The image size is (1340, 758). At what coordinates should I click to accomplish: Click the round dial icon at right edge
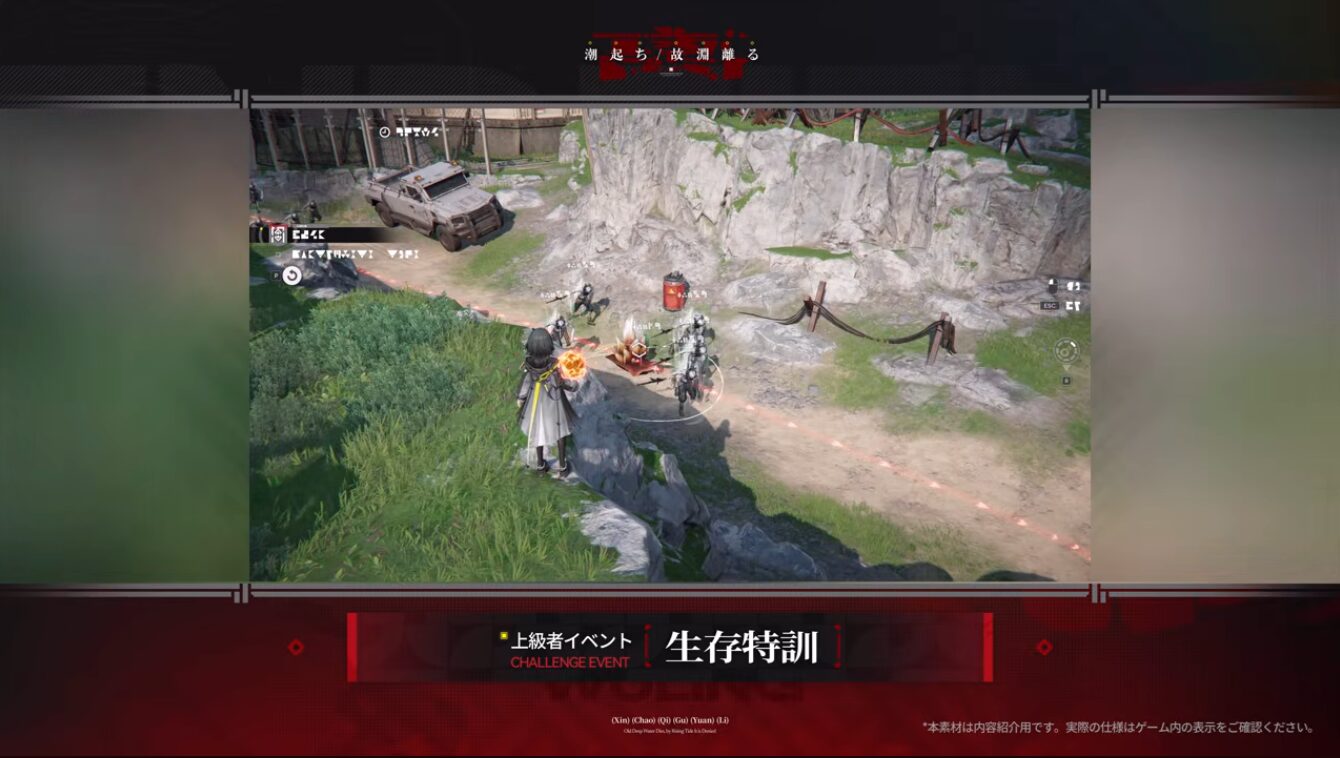click(1066, 351)
